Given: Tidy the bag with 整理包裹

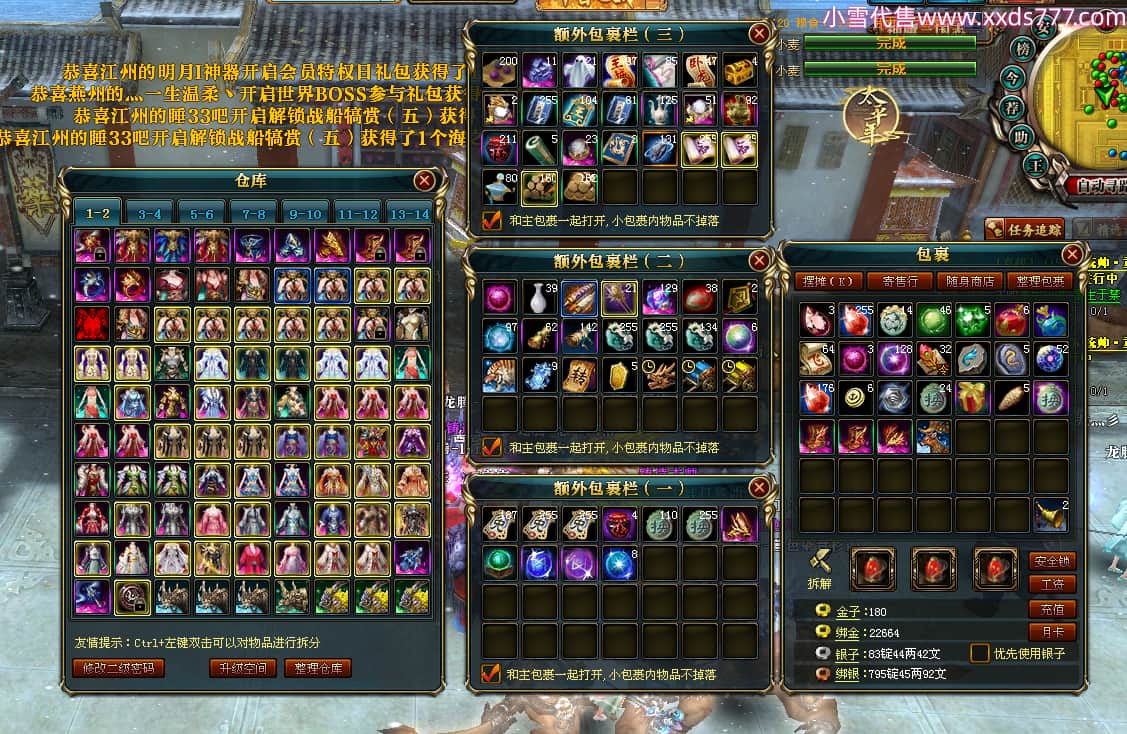Looking at the screenshot, I should (1040, 281).
